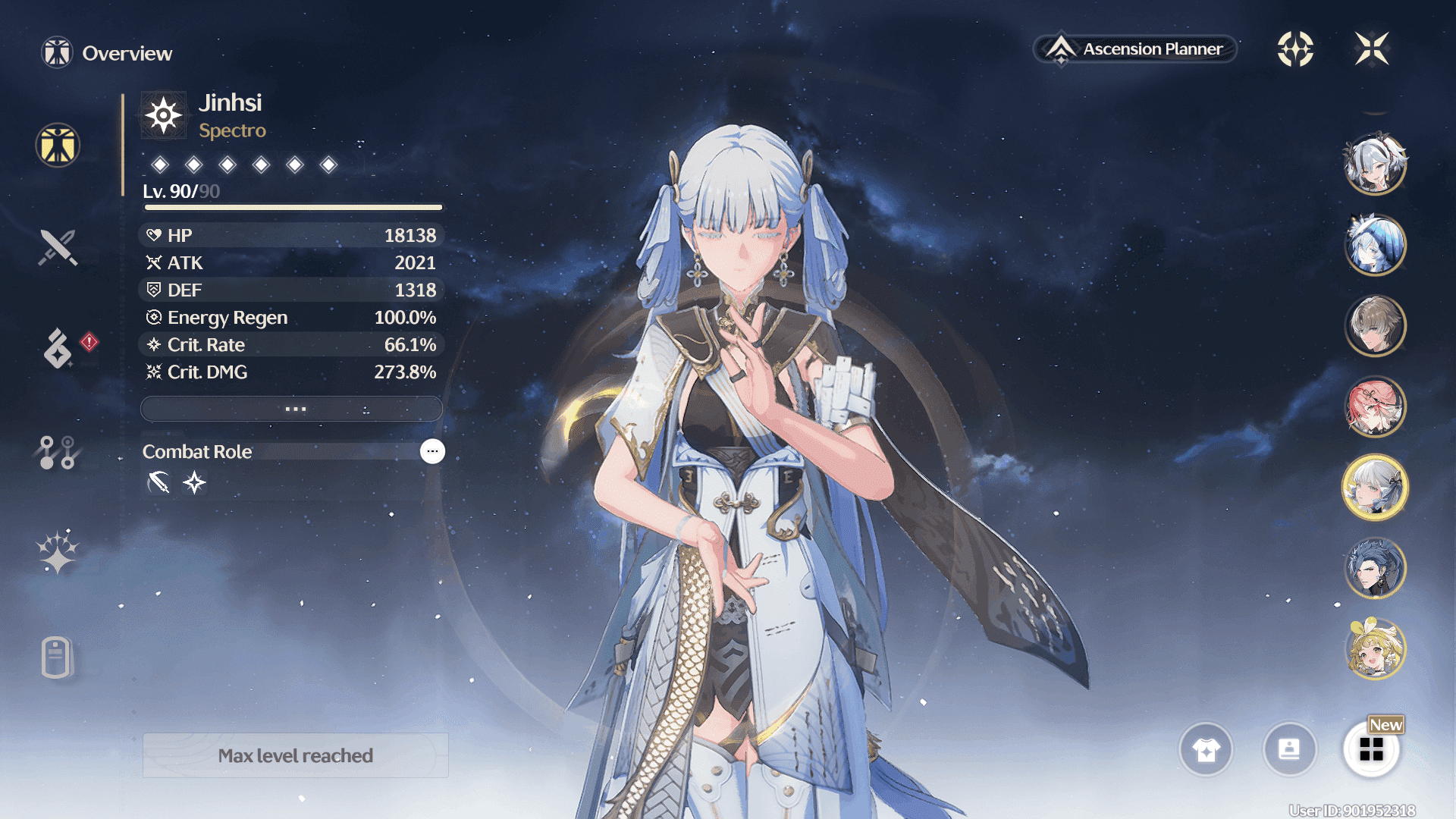The width and height of the screenshot is (1456, 819).
Task: Select the Overview tab icon in sidebar
Action: coord(58,145)
